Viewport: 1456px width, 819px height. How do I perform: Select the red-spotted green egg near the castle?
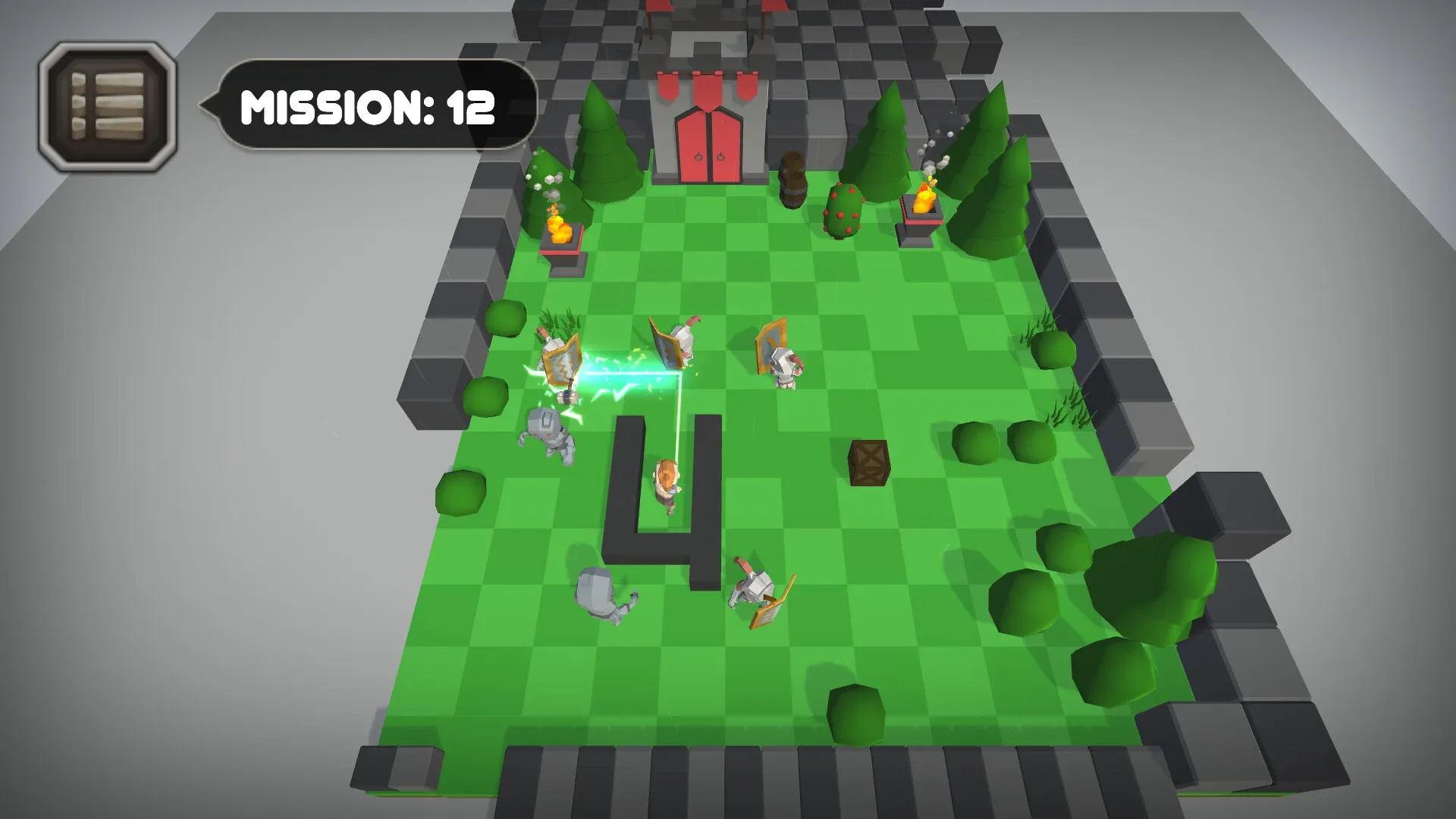pos(842,209)
